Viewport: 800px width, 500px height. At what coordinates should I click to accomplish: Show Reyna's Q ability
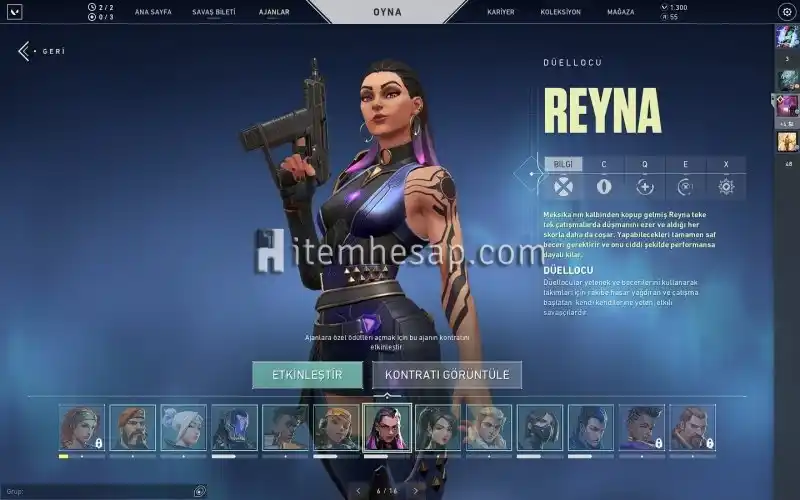(645, 164)
